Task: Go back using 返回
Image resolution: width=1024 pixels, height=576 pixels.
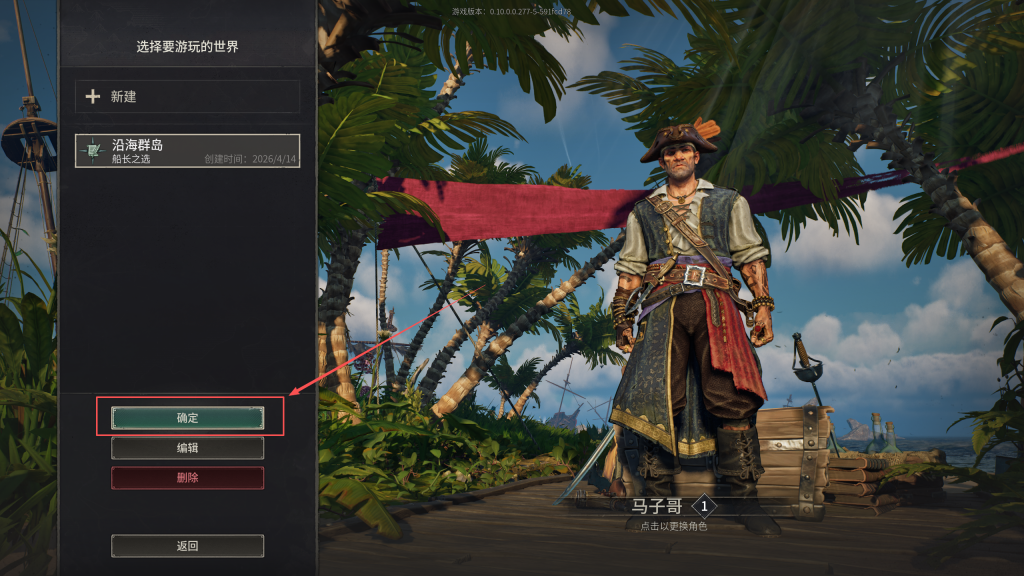Action: coord(187,546)
